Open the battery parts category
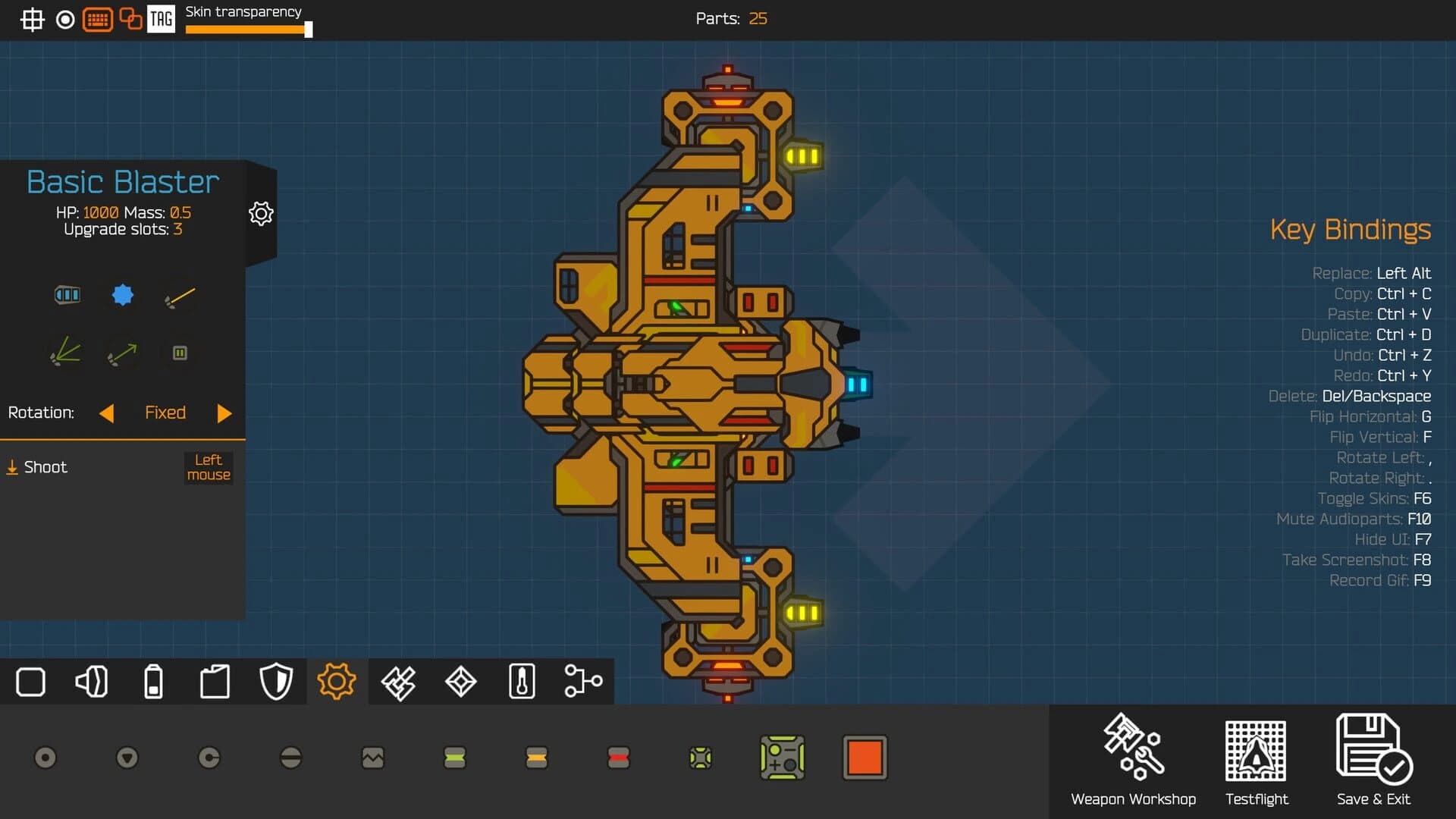 coord(154,681)
